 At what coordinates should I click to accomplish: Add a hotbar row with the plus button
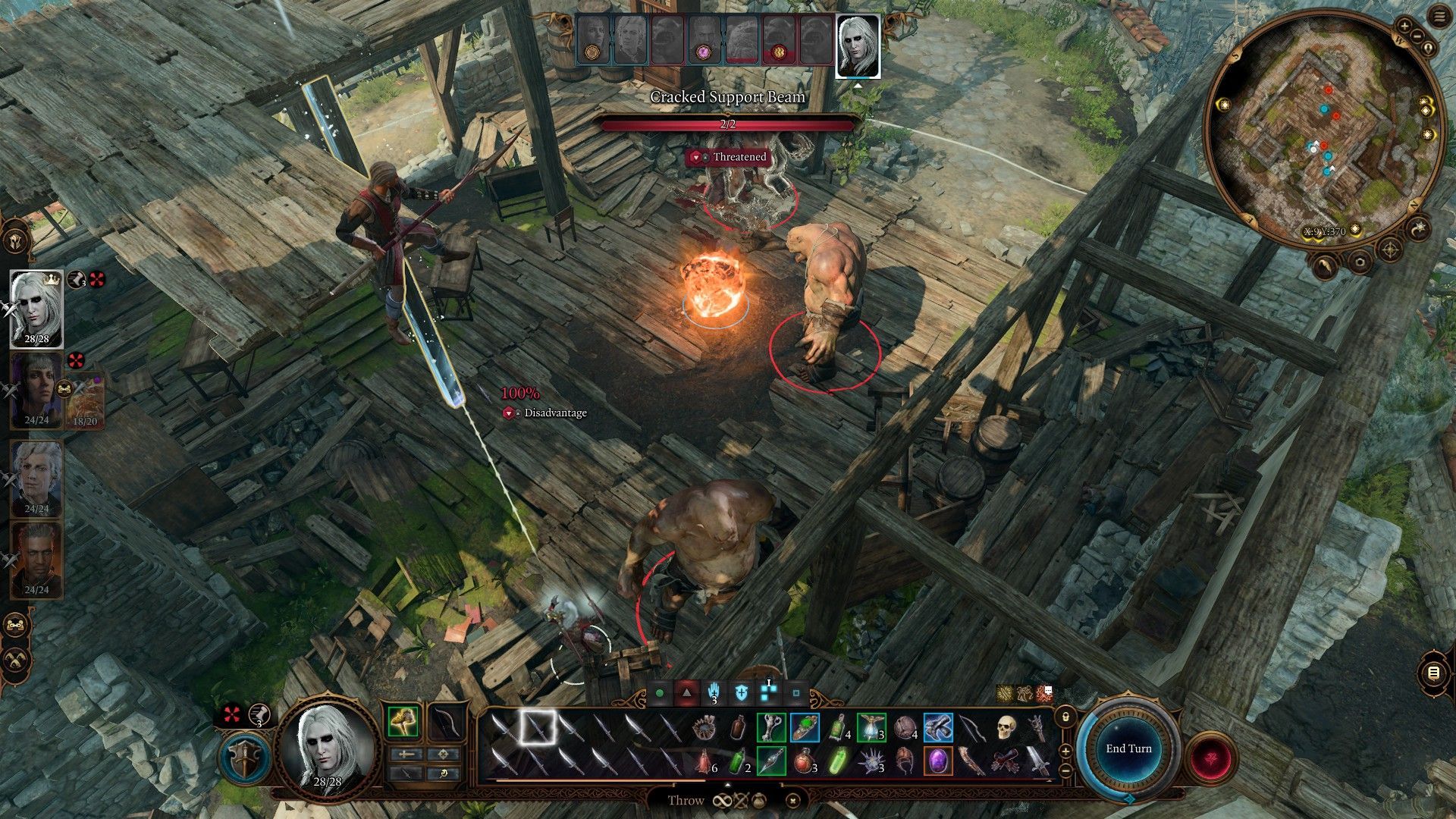1065,751
